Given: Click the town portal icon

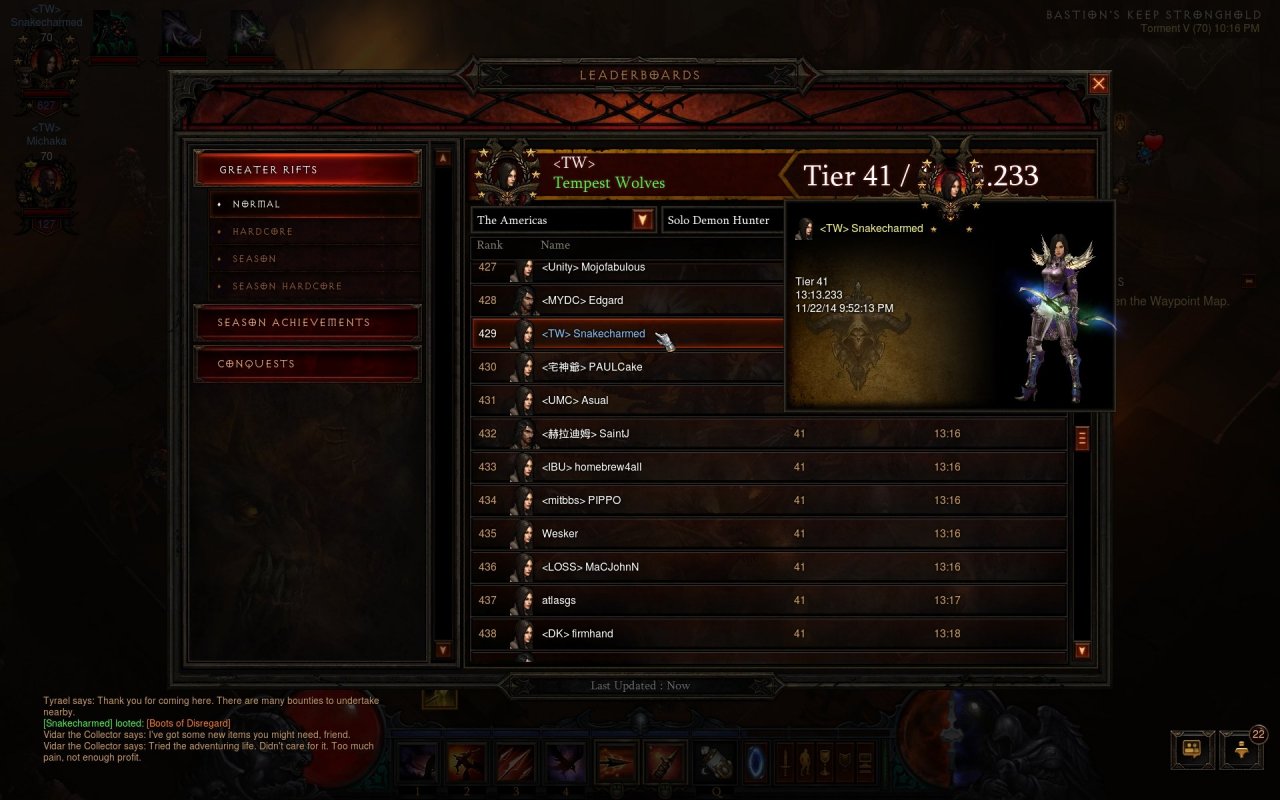Looking at the screenshot, I should pyautogui.click(x=756, y=765).
